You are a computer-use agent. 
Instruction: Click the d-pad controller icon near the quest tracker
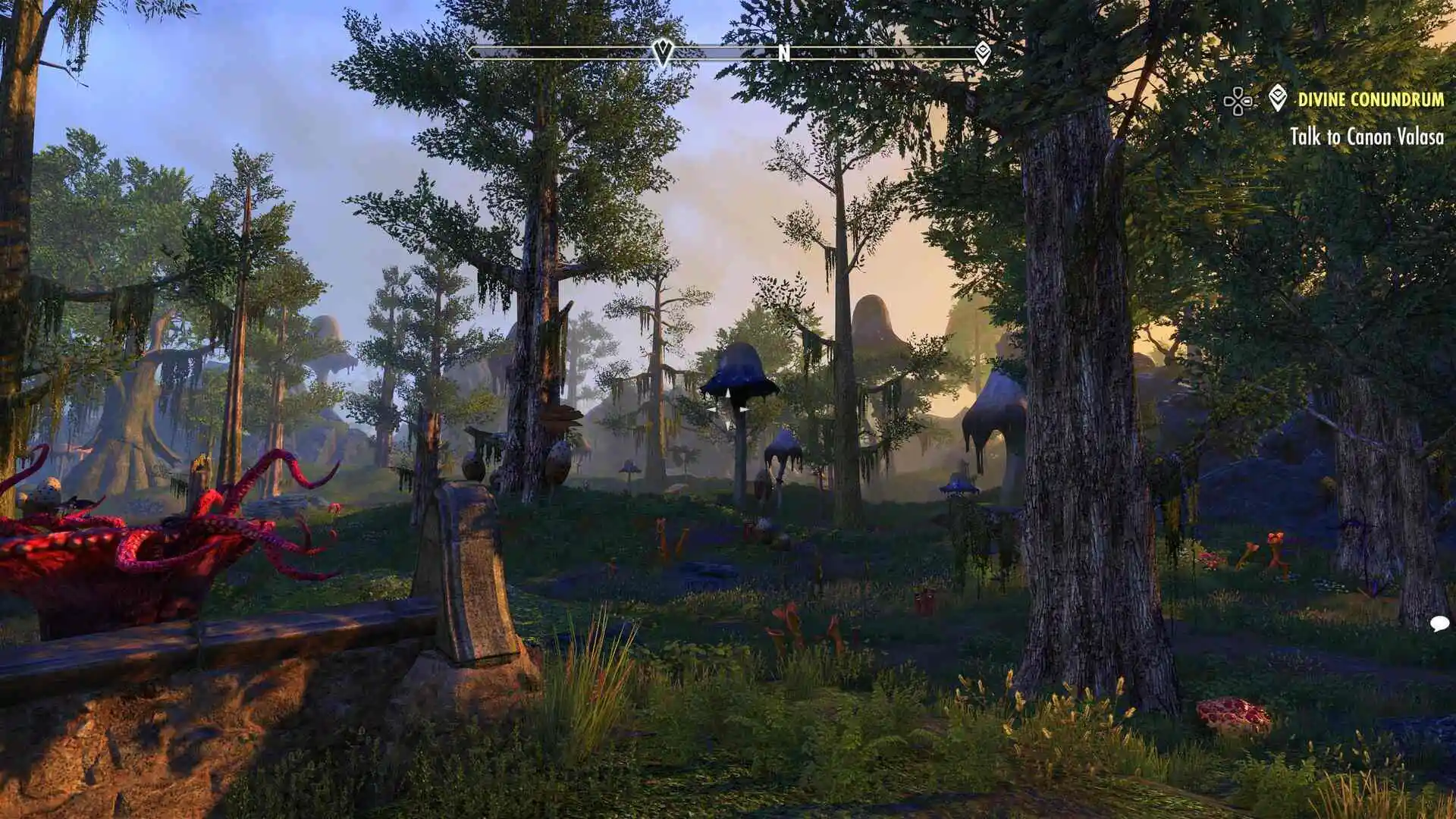point(1238,99)
